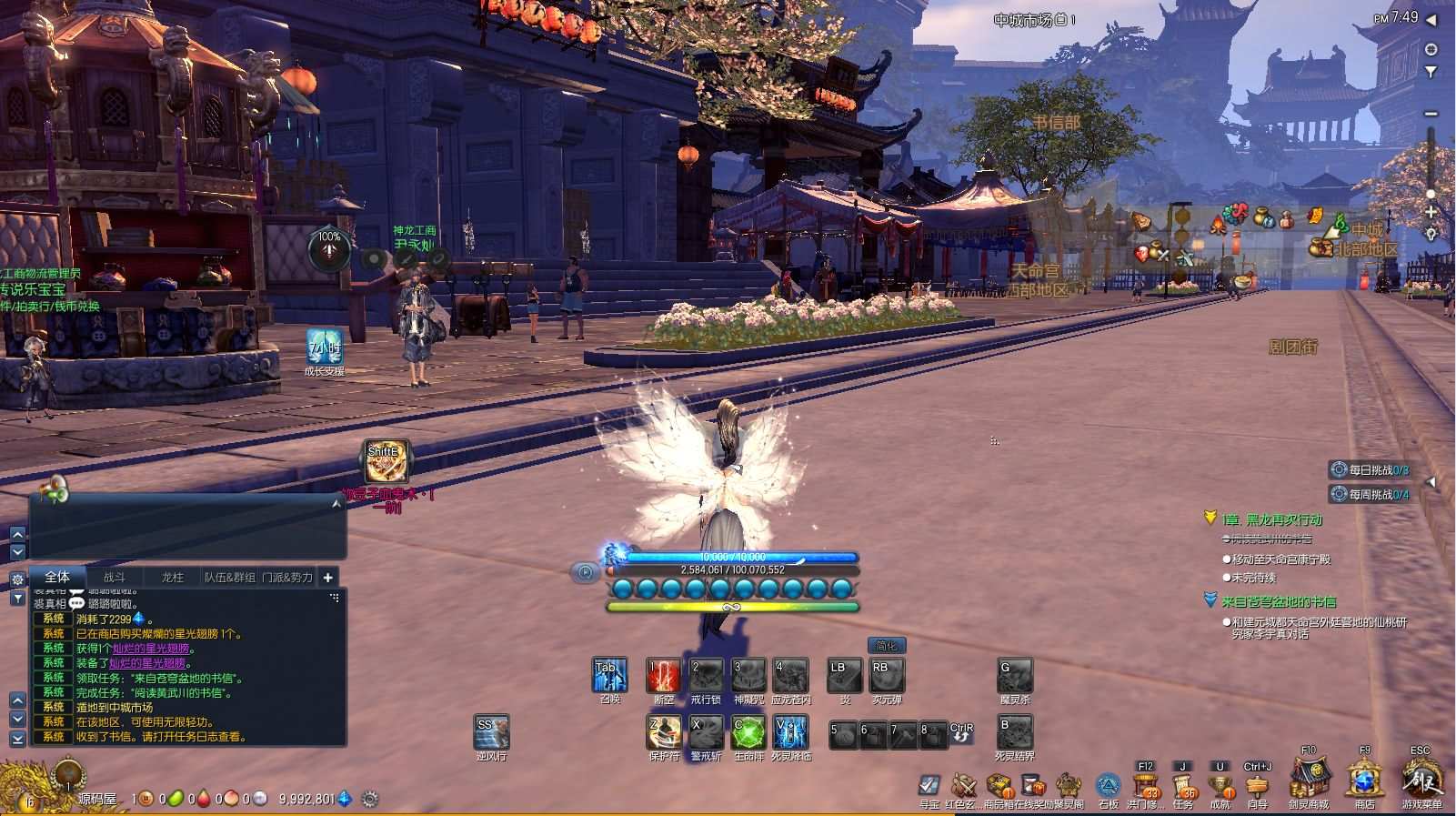Open the 任务 quest scroll icon

pyautogui.click(x=1180, y=784)
